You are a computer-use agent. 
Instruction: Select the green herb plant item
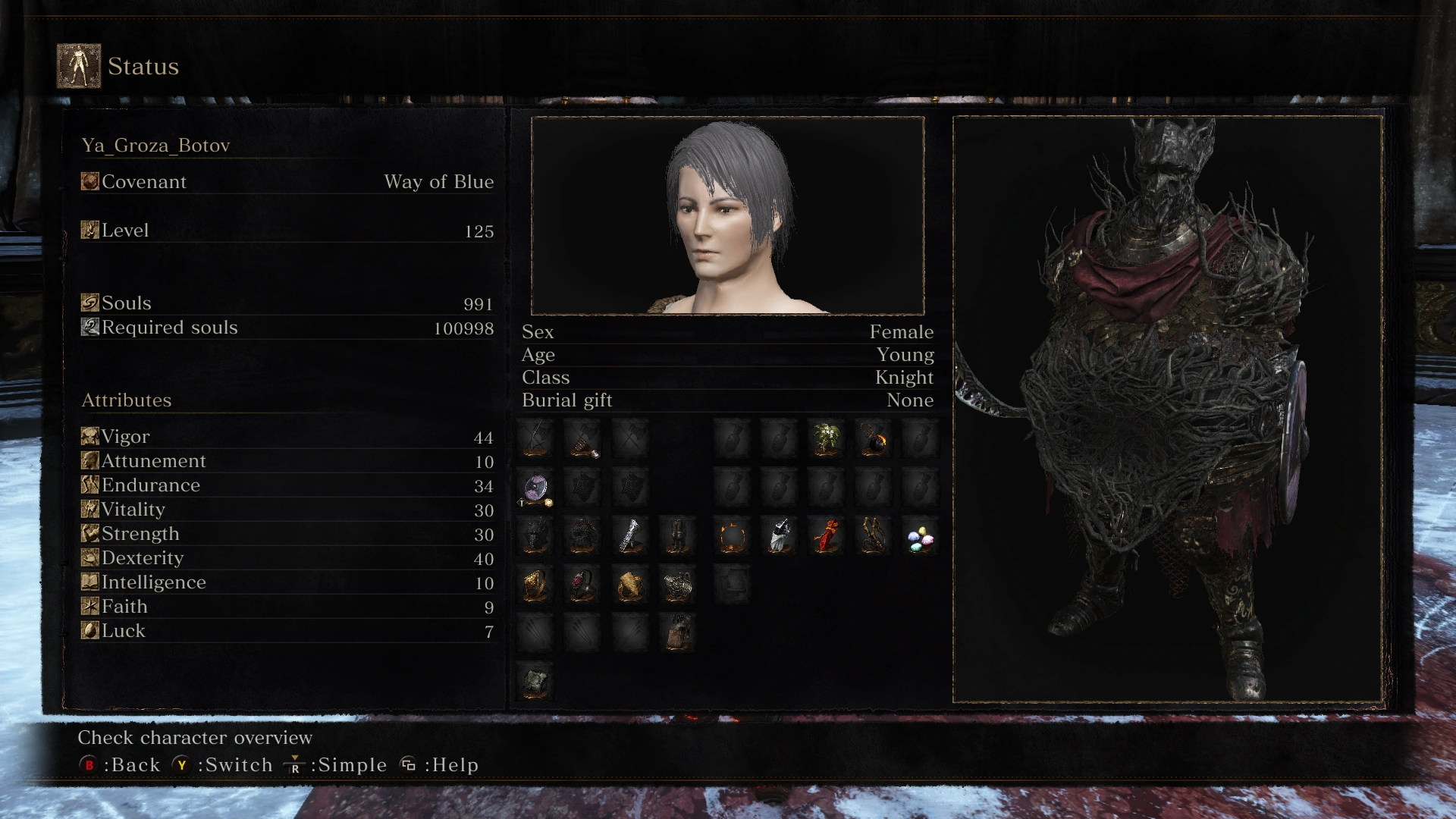click(x=826, y=439)
